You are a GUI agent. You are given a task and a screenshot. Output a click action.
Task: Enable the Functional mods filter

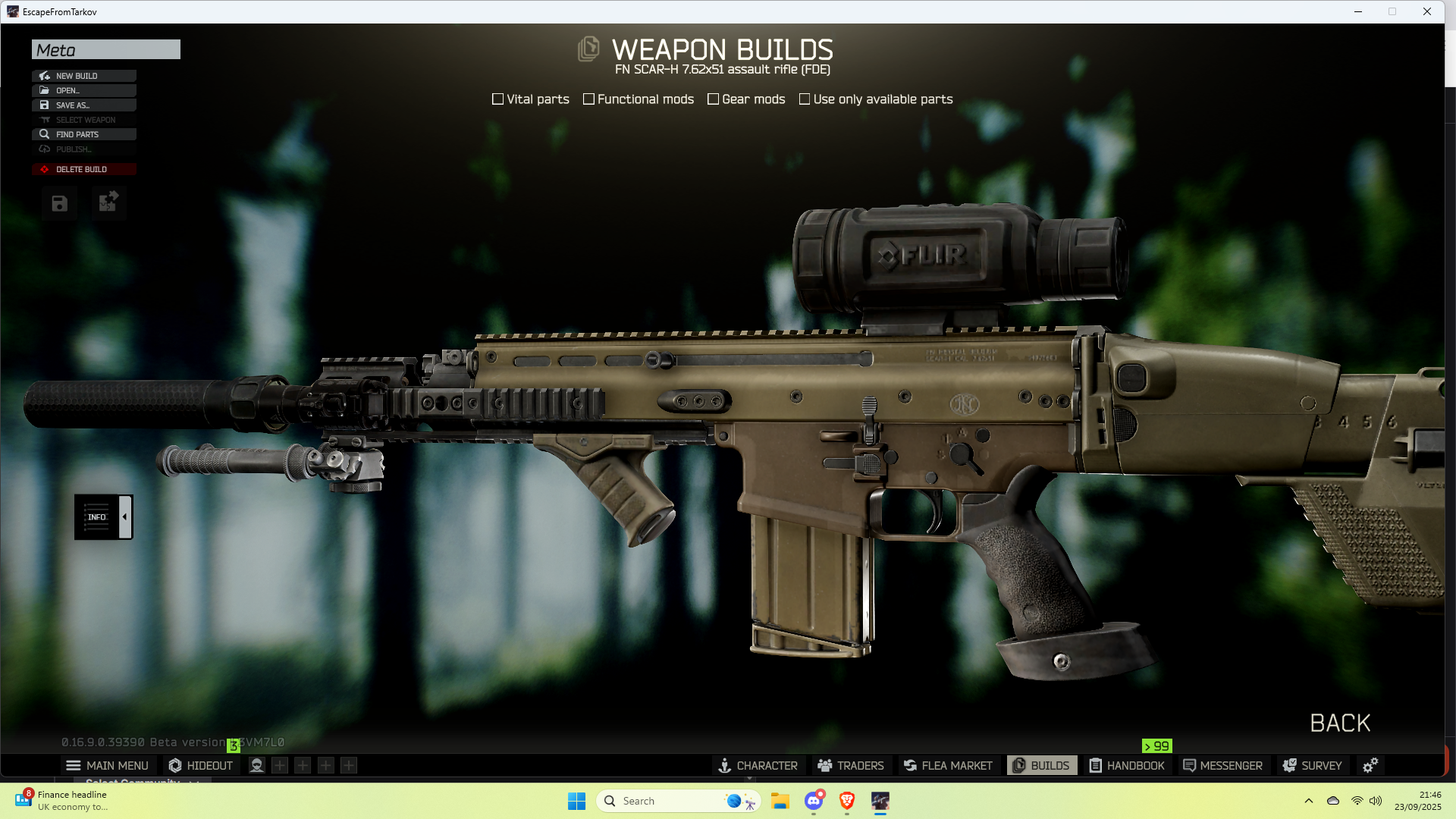tap(588, 99)
